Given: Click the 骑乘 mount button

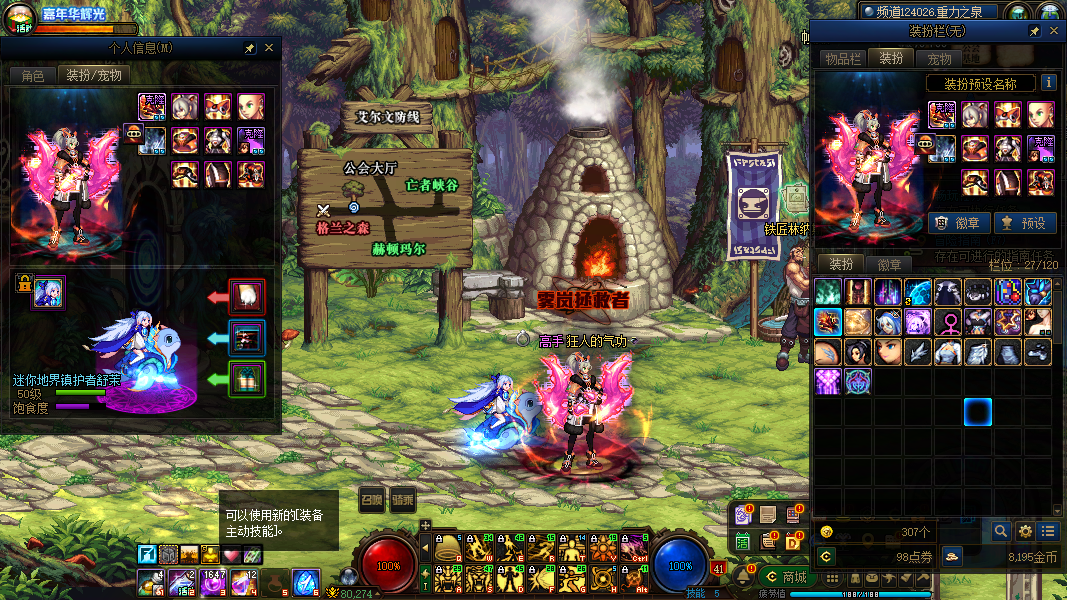Looking at the screenshot, I should [403, 500].
